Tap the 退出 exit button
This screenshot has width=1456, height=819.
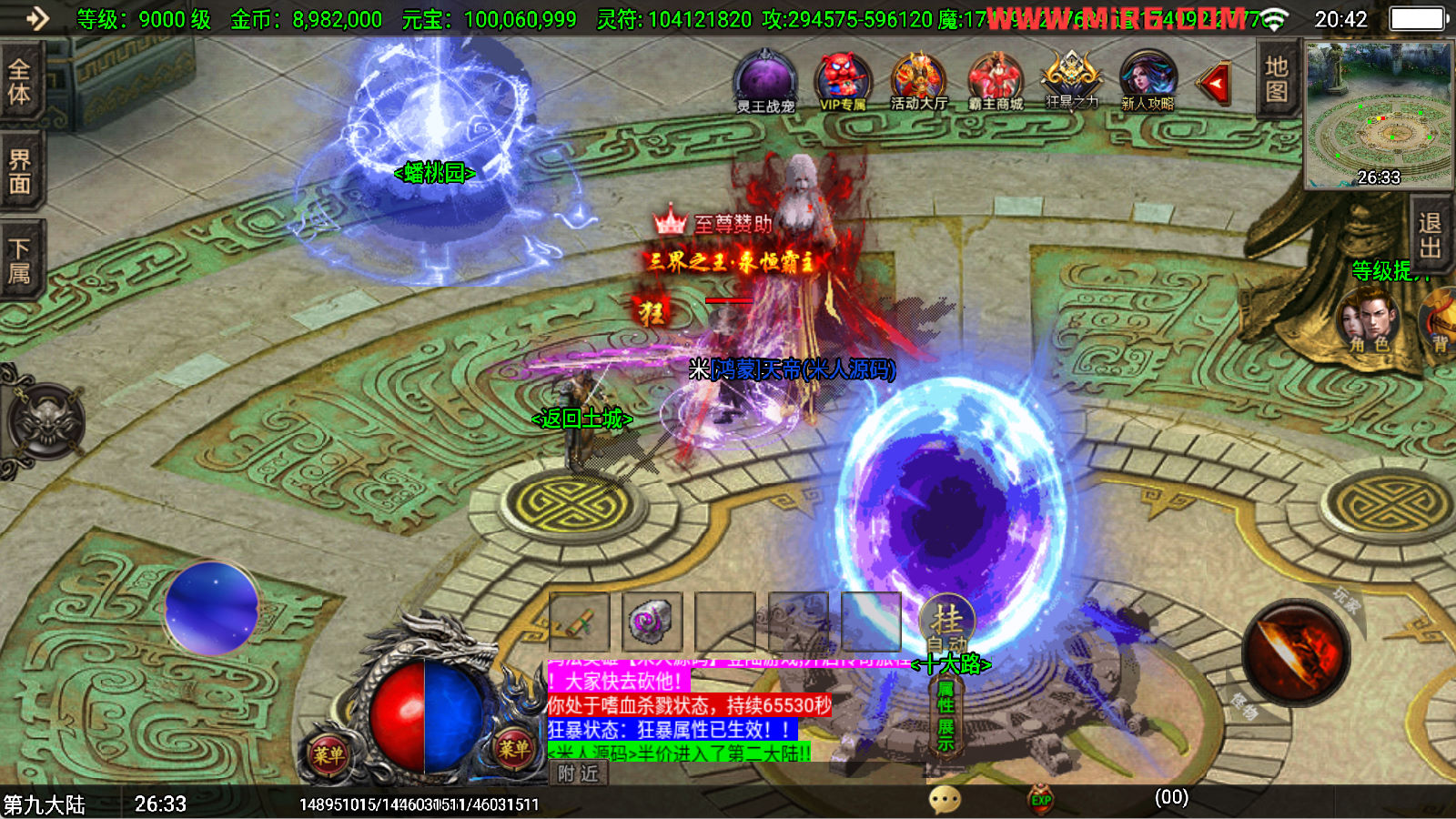click(x=1430, y=235)
